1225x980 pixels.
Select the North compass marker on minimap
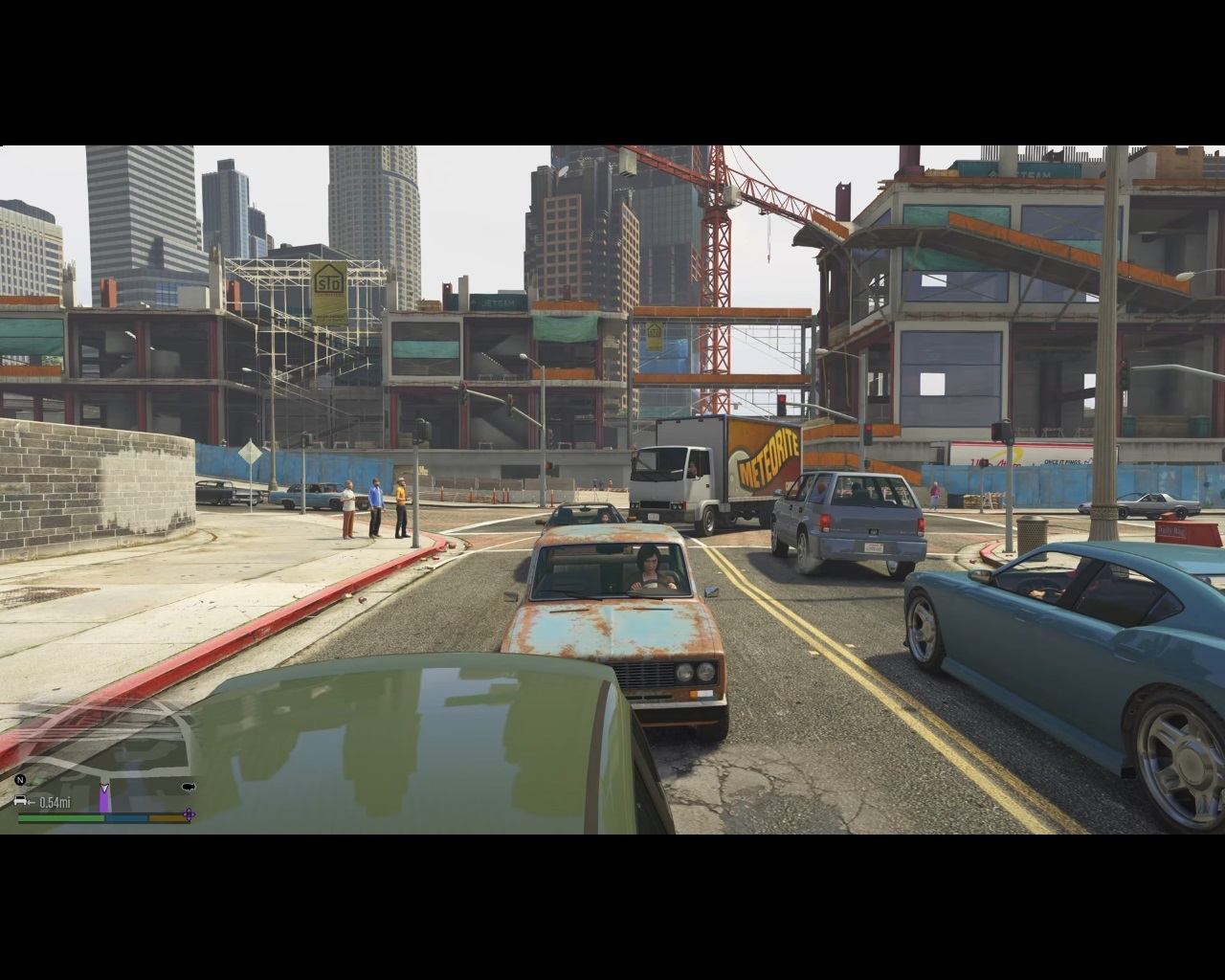click(20, 781)
